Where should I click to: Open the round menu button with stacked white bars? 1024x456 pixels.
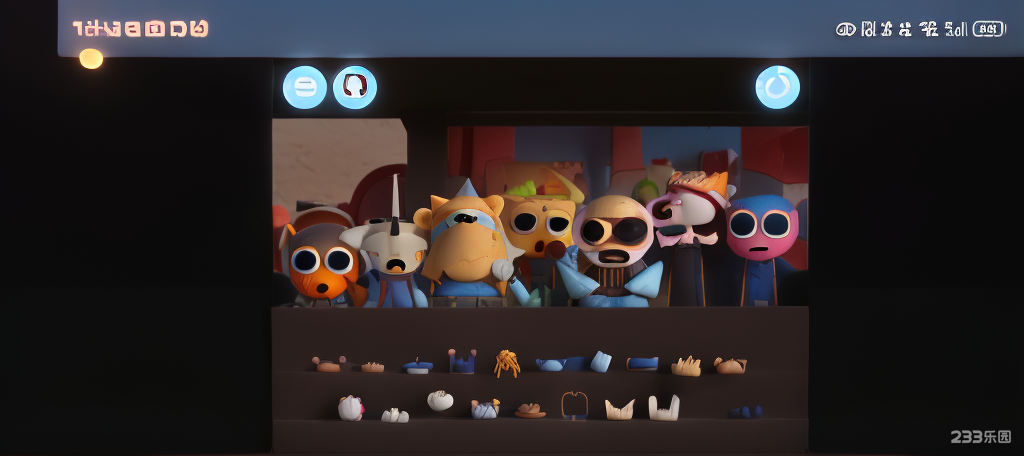[305, 87]
